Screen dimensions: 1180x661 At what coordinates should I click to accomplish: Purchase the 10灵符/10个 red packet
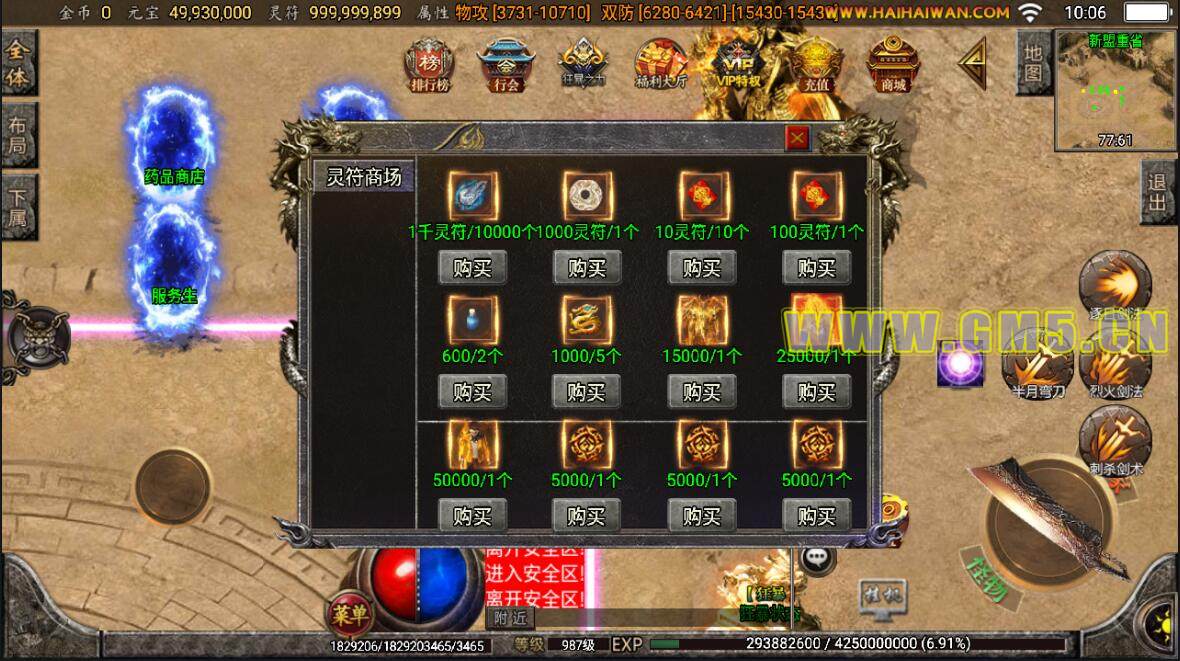(702, 268)
